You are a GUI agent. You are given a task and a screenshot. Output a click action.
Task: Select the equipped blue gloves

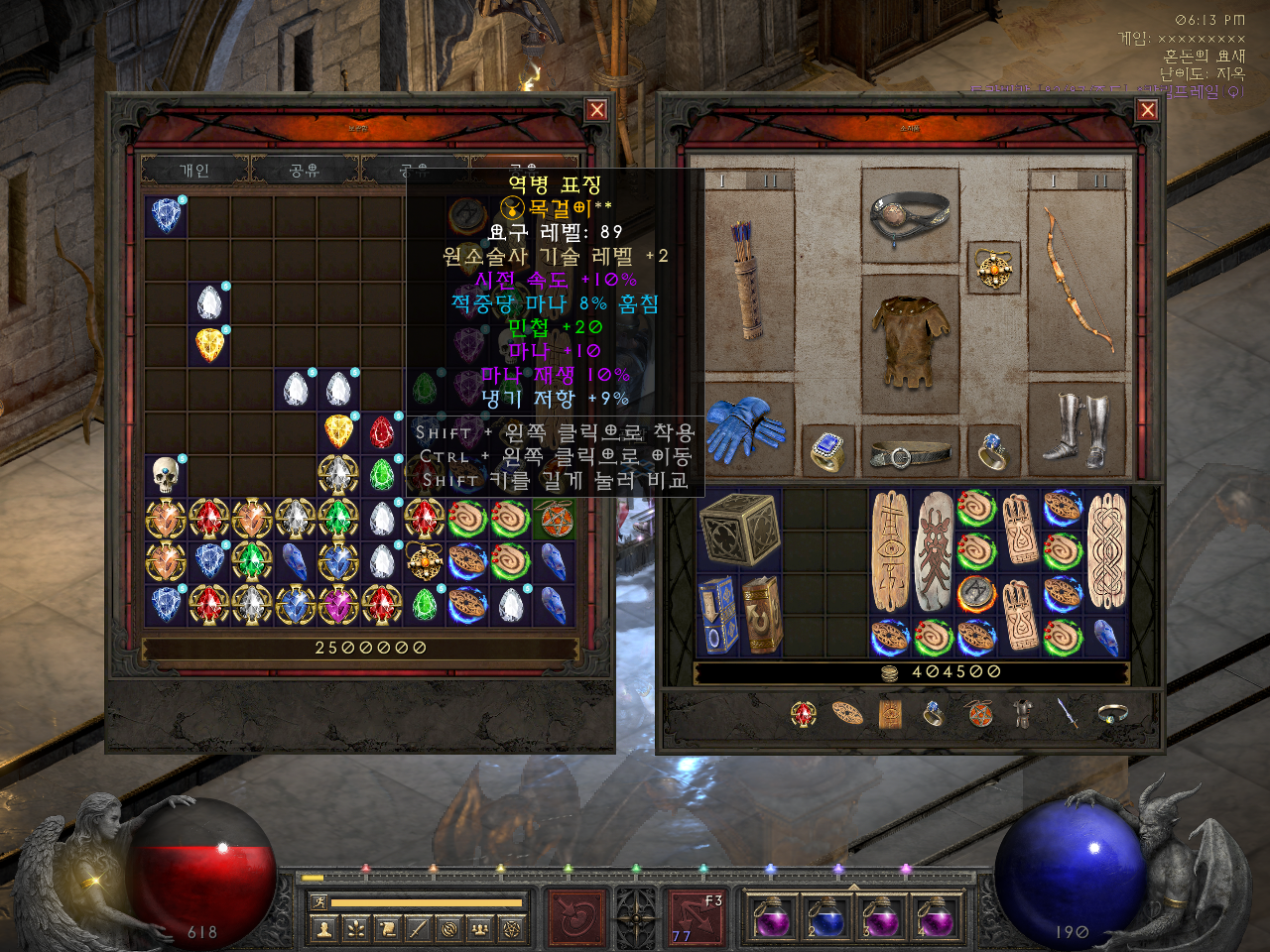pos(748,429)
